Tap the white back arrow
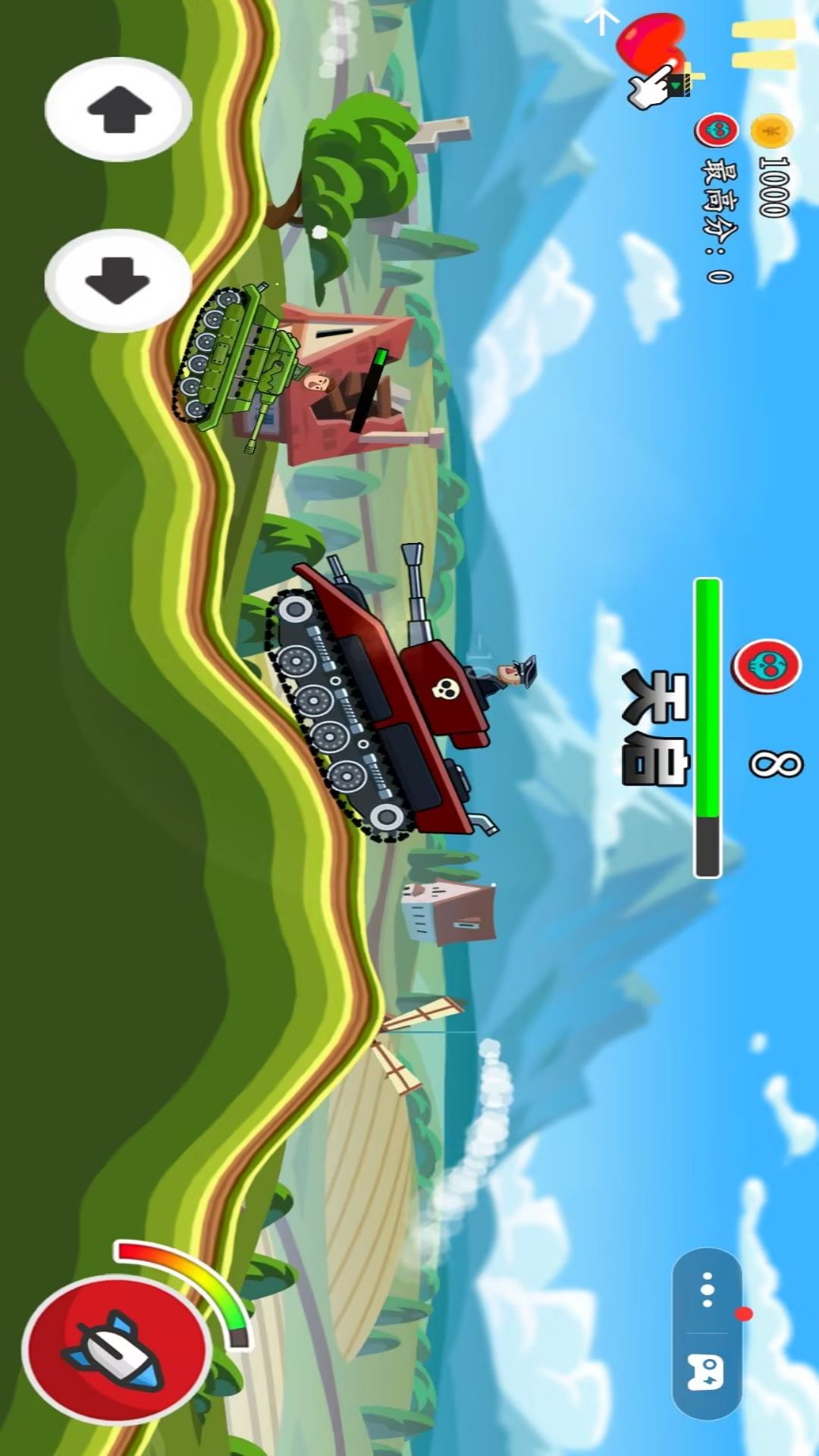This screenshot has height=1456, width=819. coord(602,19)
